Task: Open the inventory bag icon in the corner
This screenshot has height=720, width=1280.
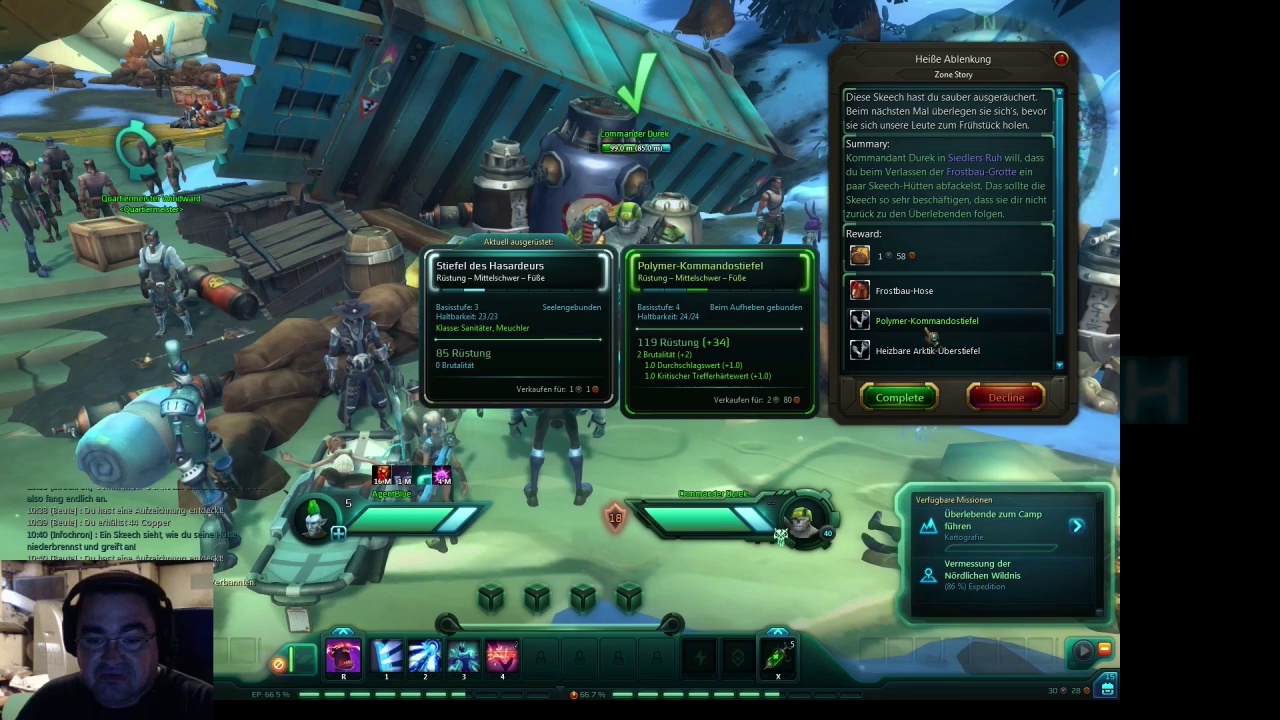Action: (x=1108, y=688)
